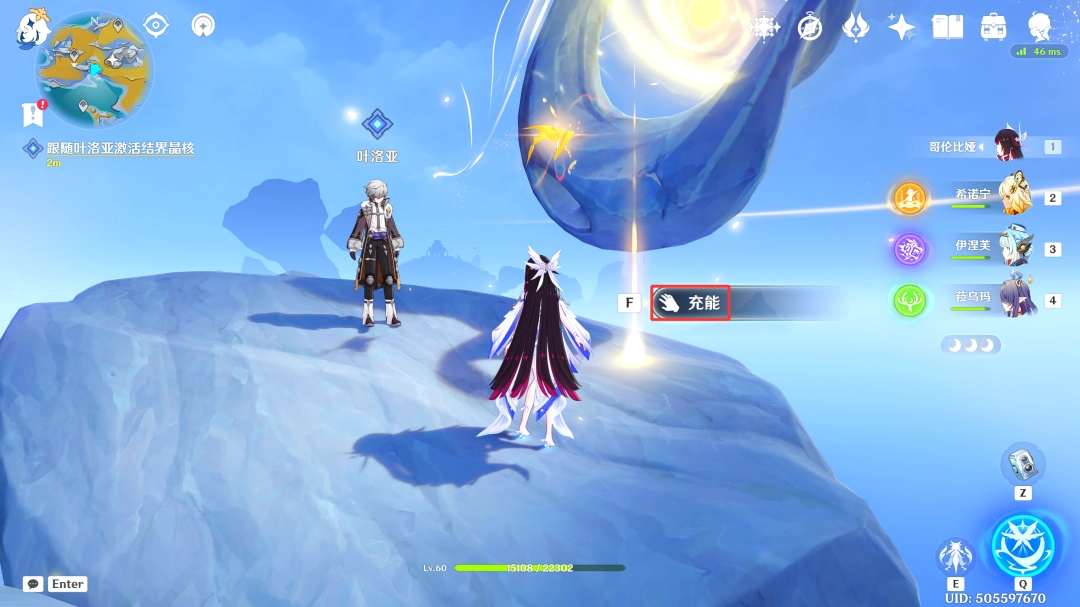Trigger 伊涅芙's purple elemental burst icon
The height and width of the screenshot is (607, 1080).
911,249
